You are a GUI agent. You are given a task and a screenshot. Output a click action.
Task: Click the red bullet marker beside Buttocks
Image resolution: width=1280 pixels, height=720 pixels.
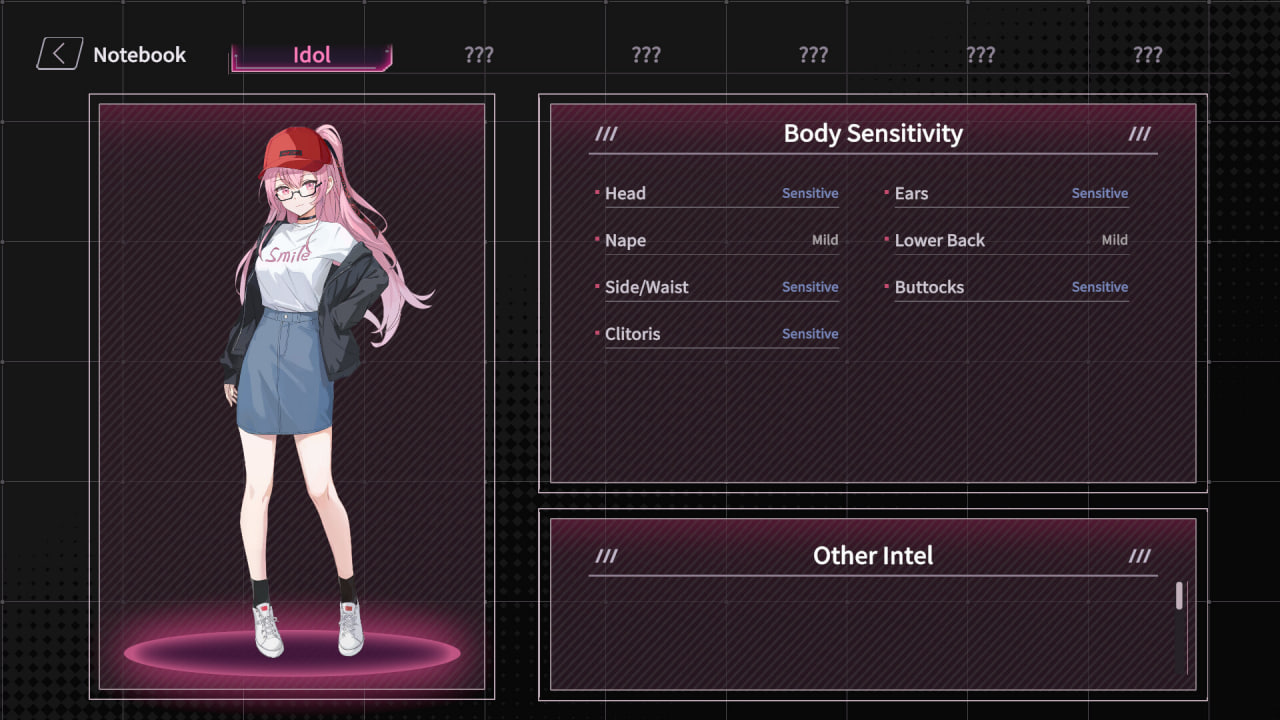point(886,285)
